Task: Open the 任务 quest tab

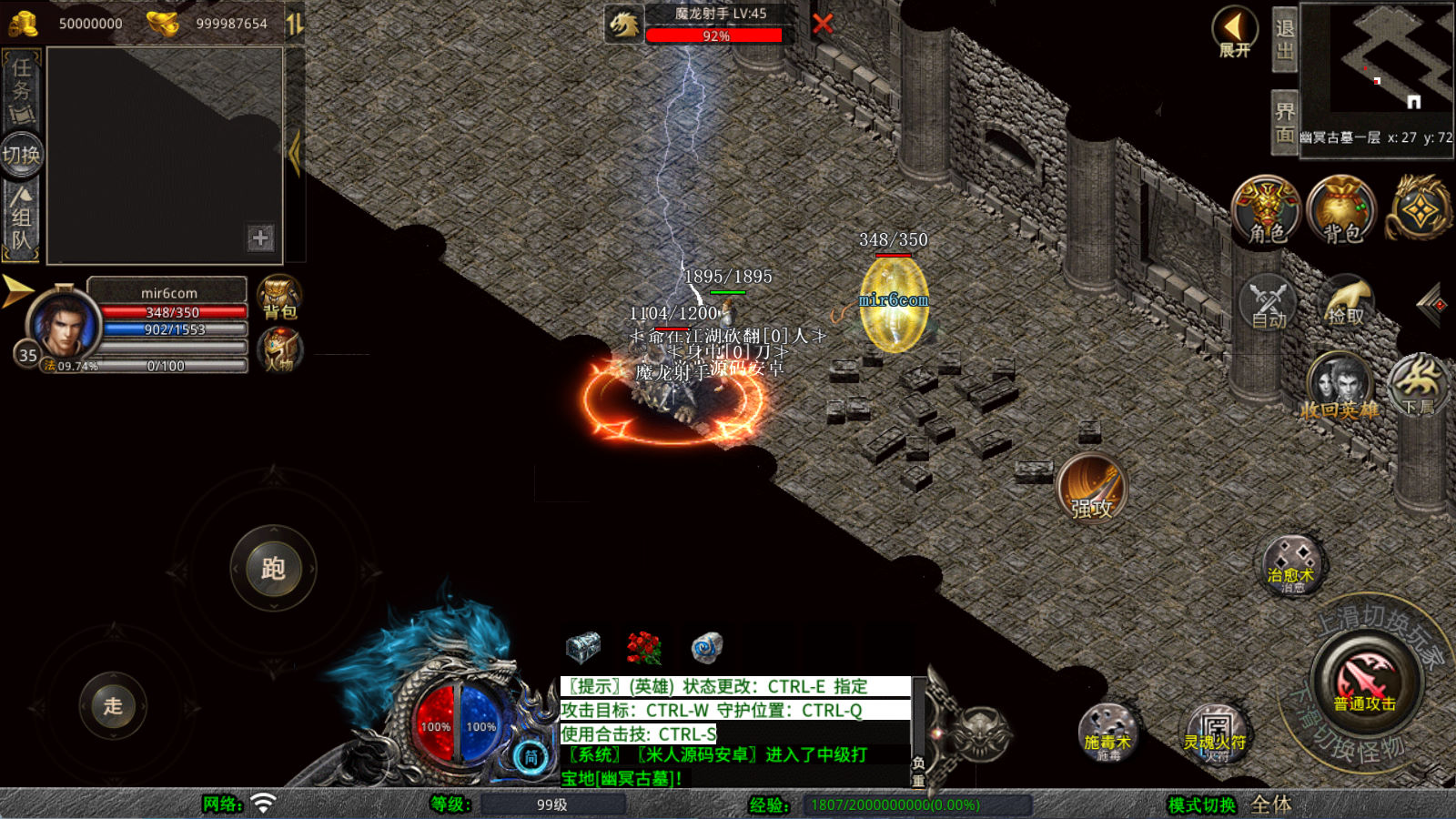Action: (22, 89)
